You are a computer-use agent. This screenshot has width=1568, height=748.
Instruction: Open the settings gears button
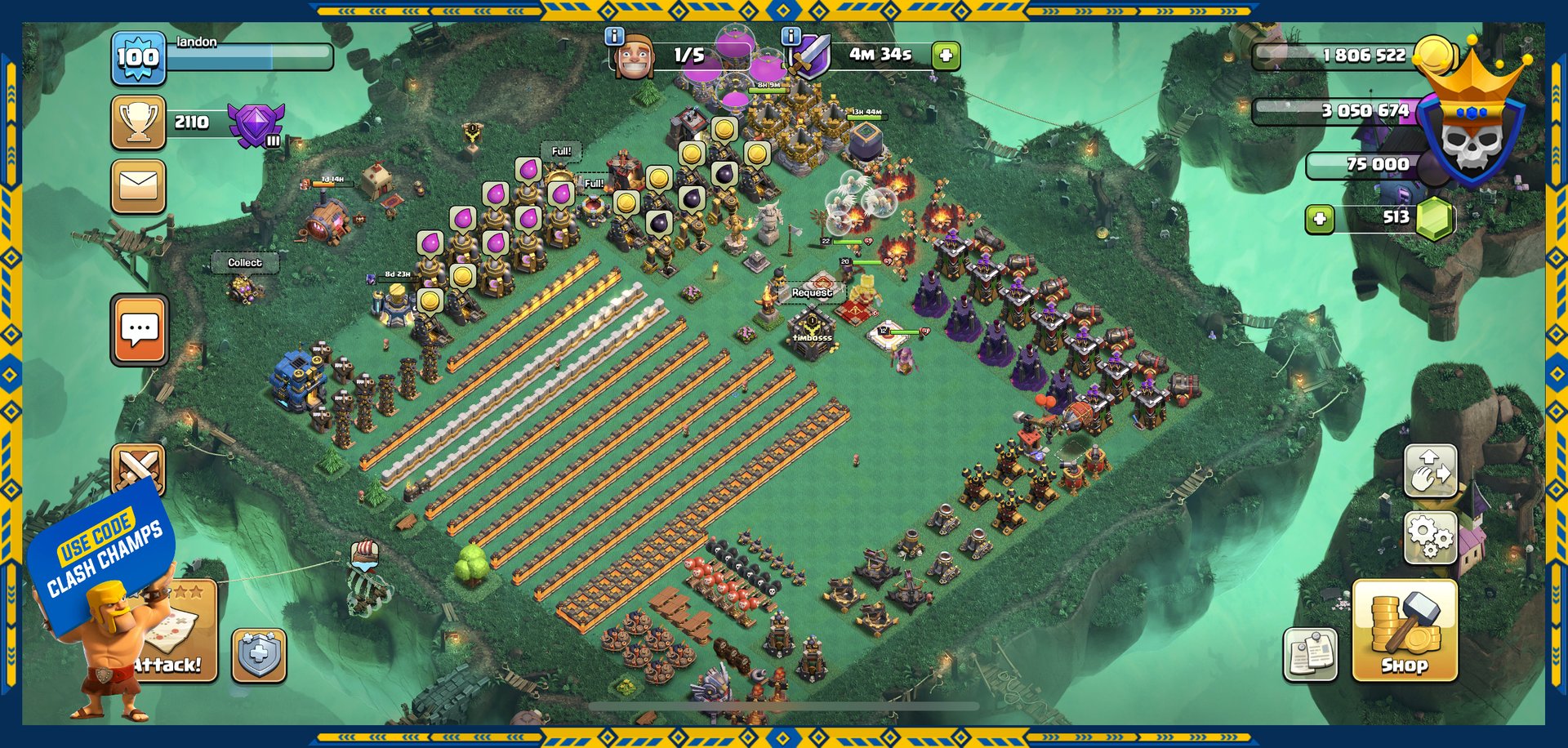coord(1430,537)
